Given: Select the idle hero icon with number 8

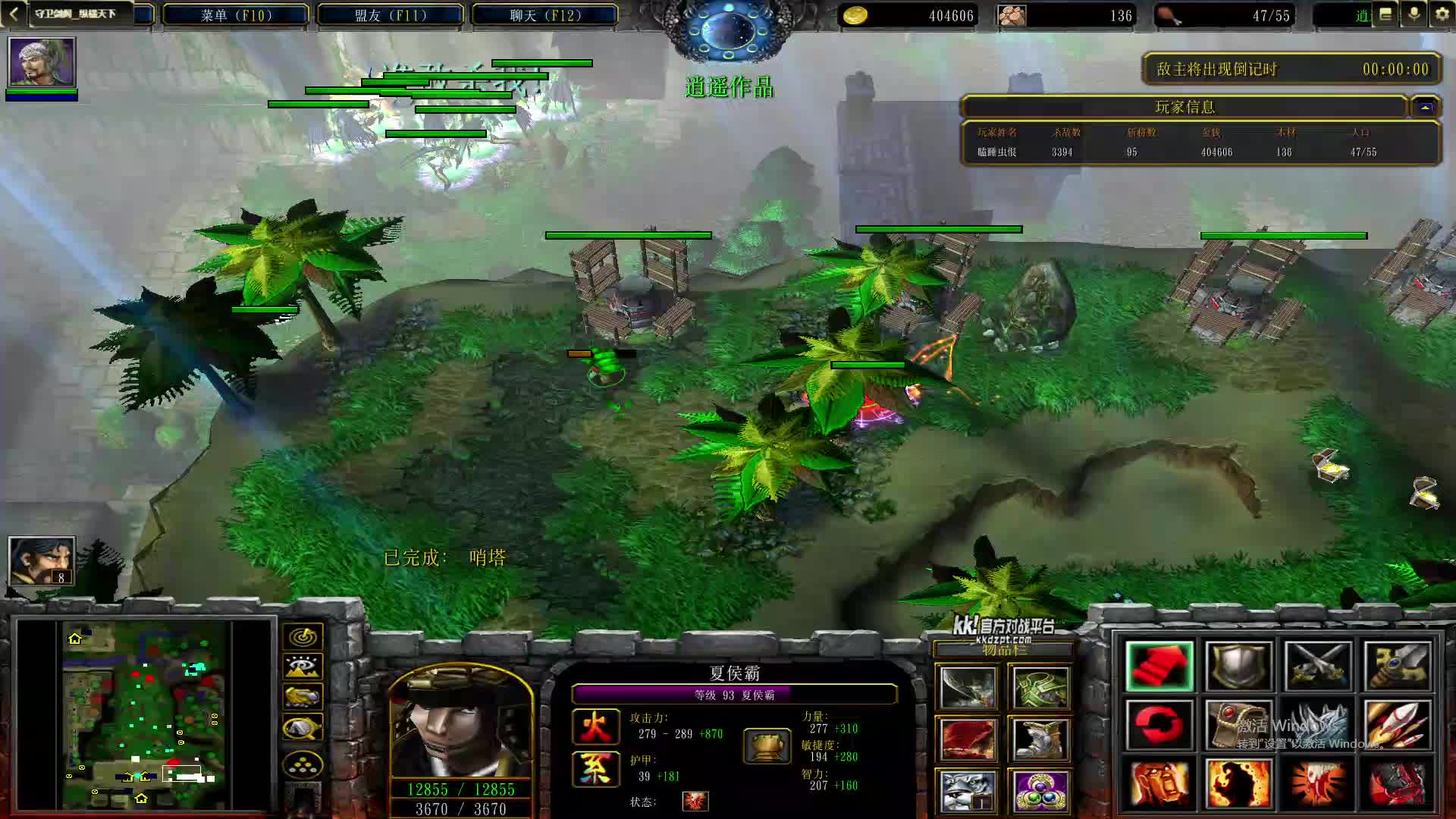Looking at the screenshot, I should (x=42, y=560).
